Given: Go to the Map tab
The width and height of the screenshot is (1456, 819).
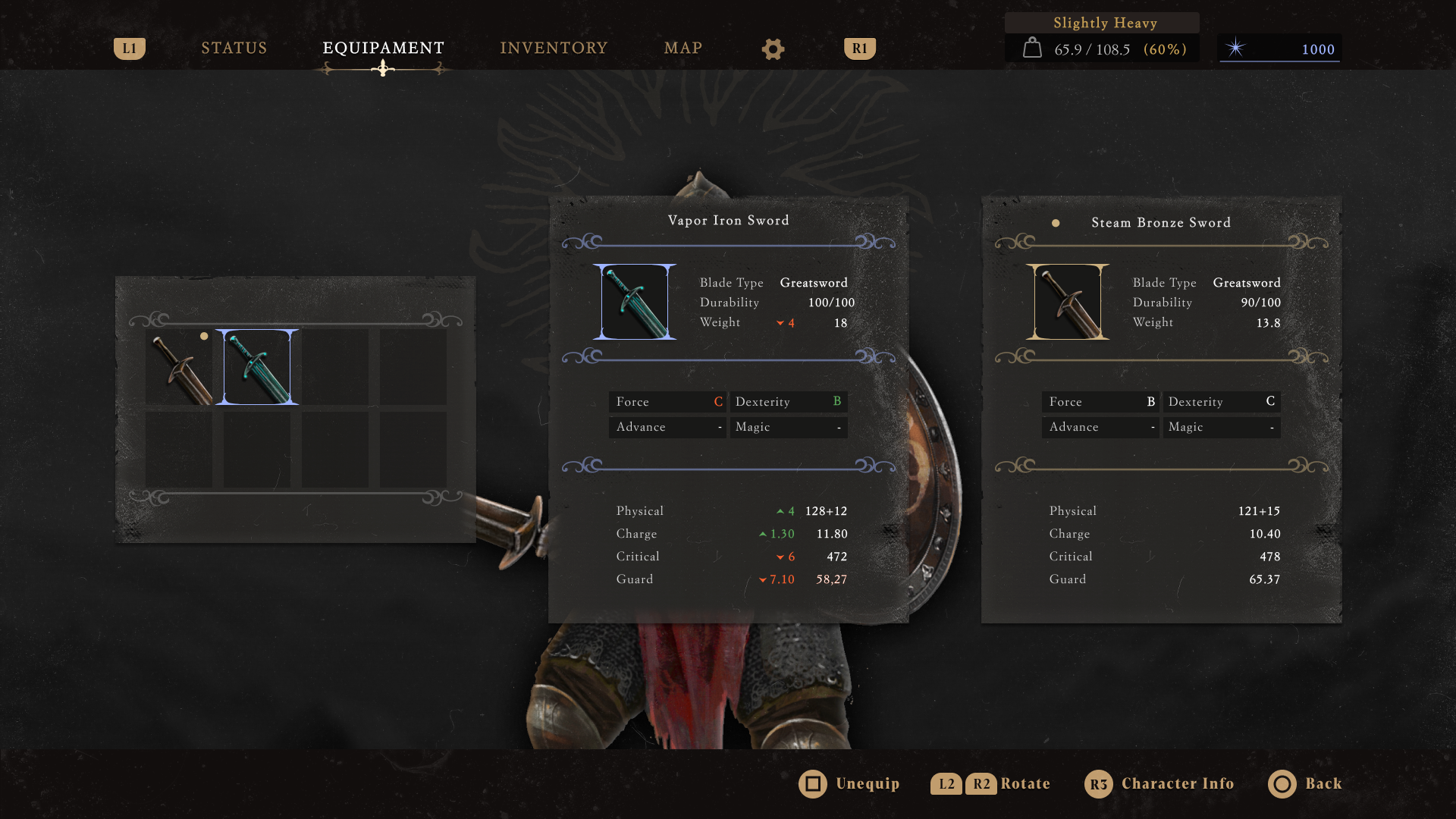Looking at the screenshot, I should 682,49.
